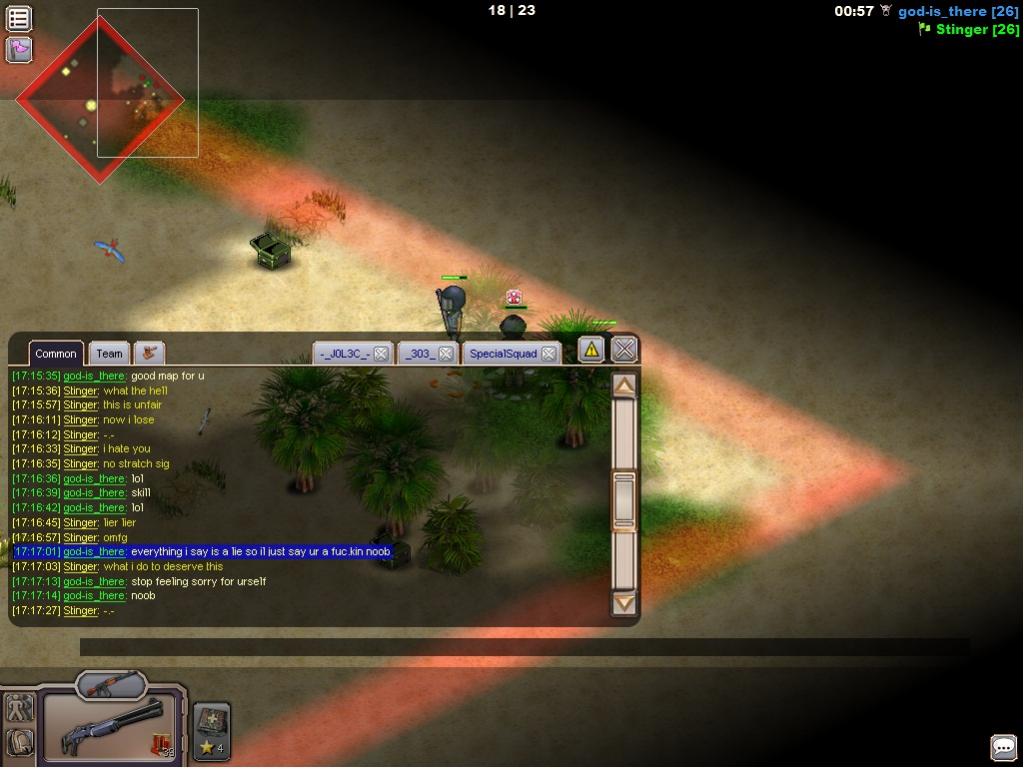Viewport: 1024px width, 769px height.
Task: Select the SpecialSquad chat tab
Action: (x=503, y=354)
